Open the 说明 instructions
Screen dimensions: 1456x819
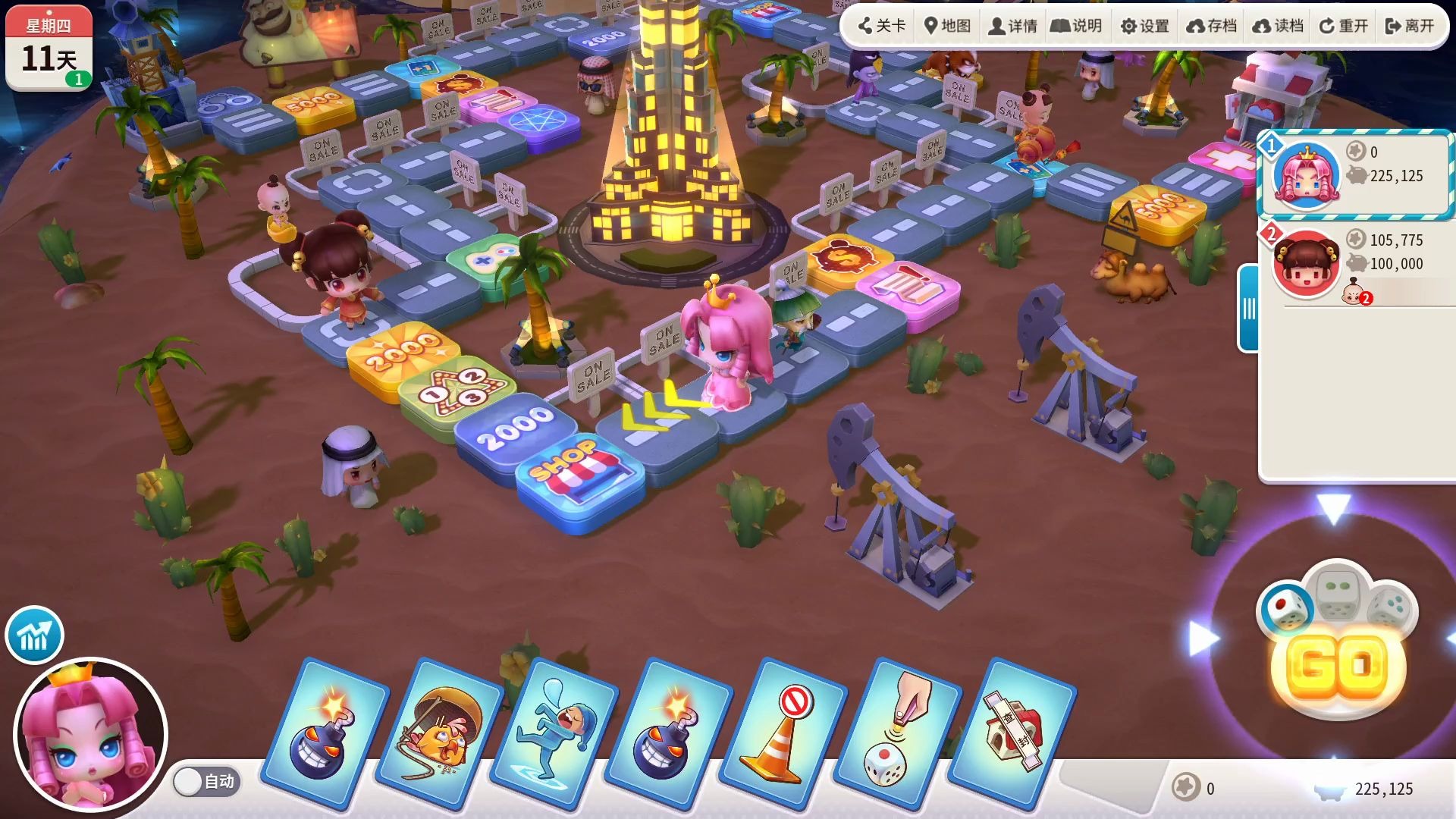tap(1077, 26)
